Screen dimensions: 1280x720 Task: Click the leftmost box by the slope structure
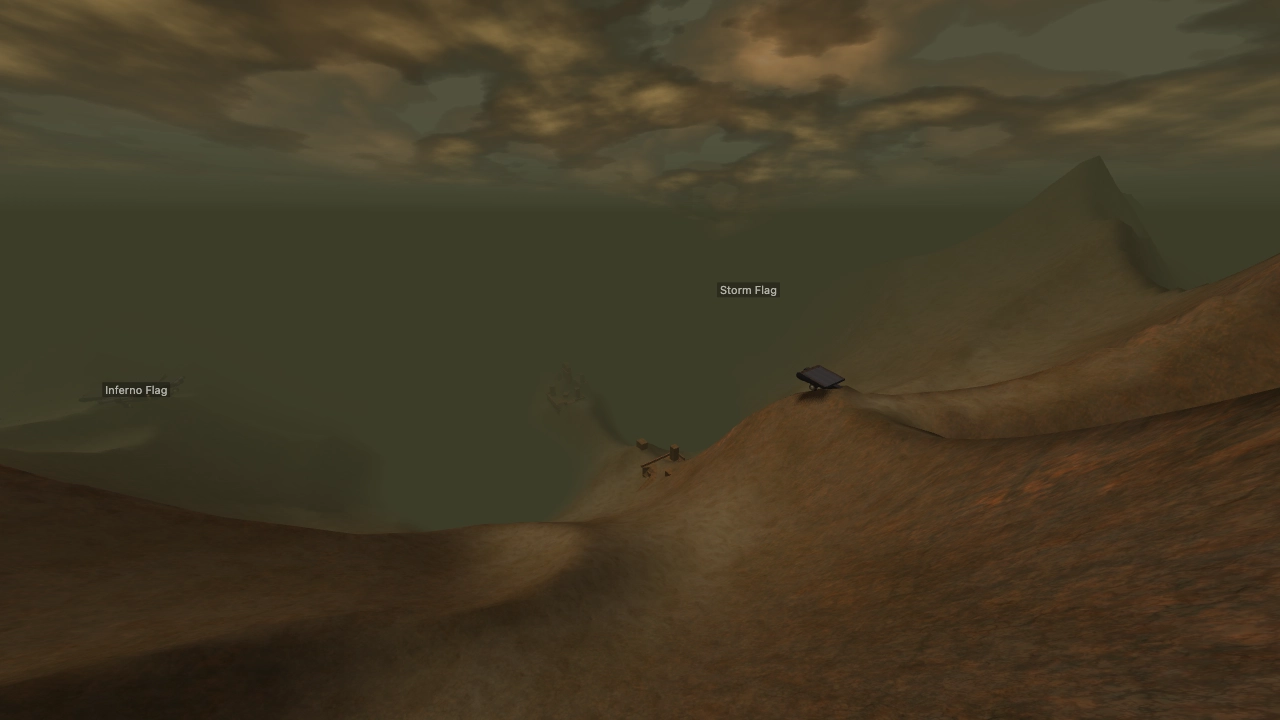[x=642, y=444]
